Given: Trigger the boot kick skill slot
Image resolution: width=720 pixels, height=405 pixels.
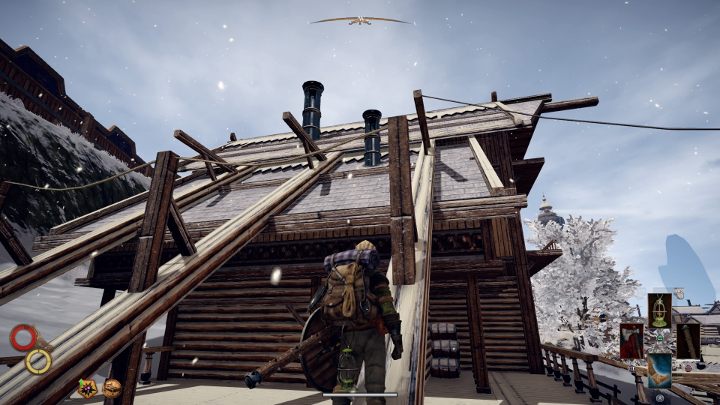Looking at the screenshot, I should click(x=659, y=370).
